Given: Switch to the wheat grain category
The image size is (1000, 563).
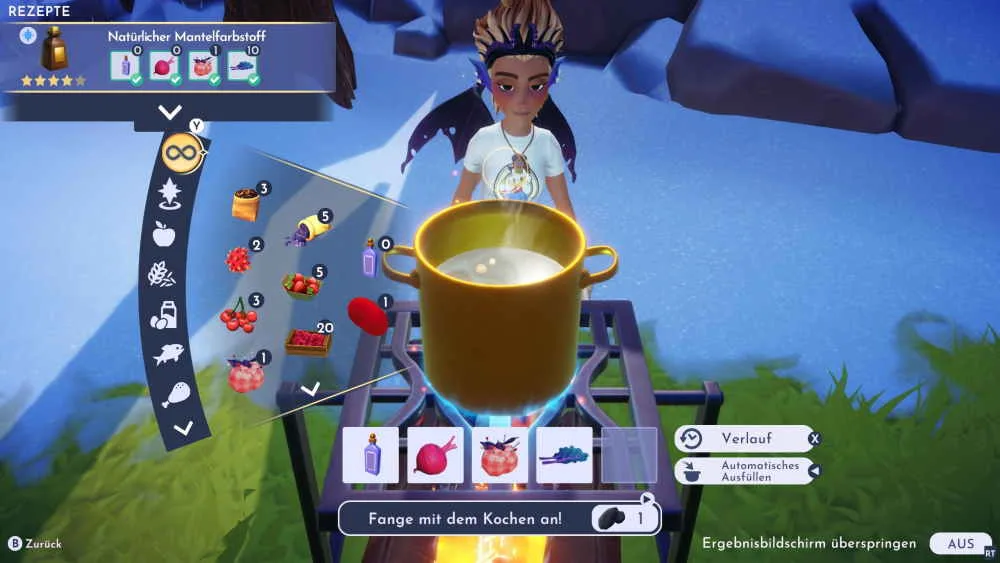Looking at the screenshot, I should pos(160,273).
